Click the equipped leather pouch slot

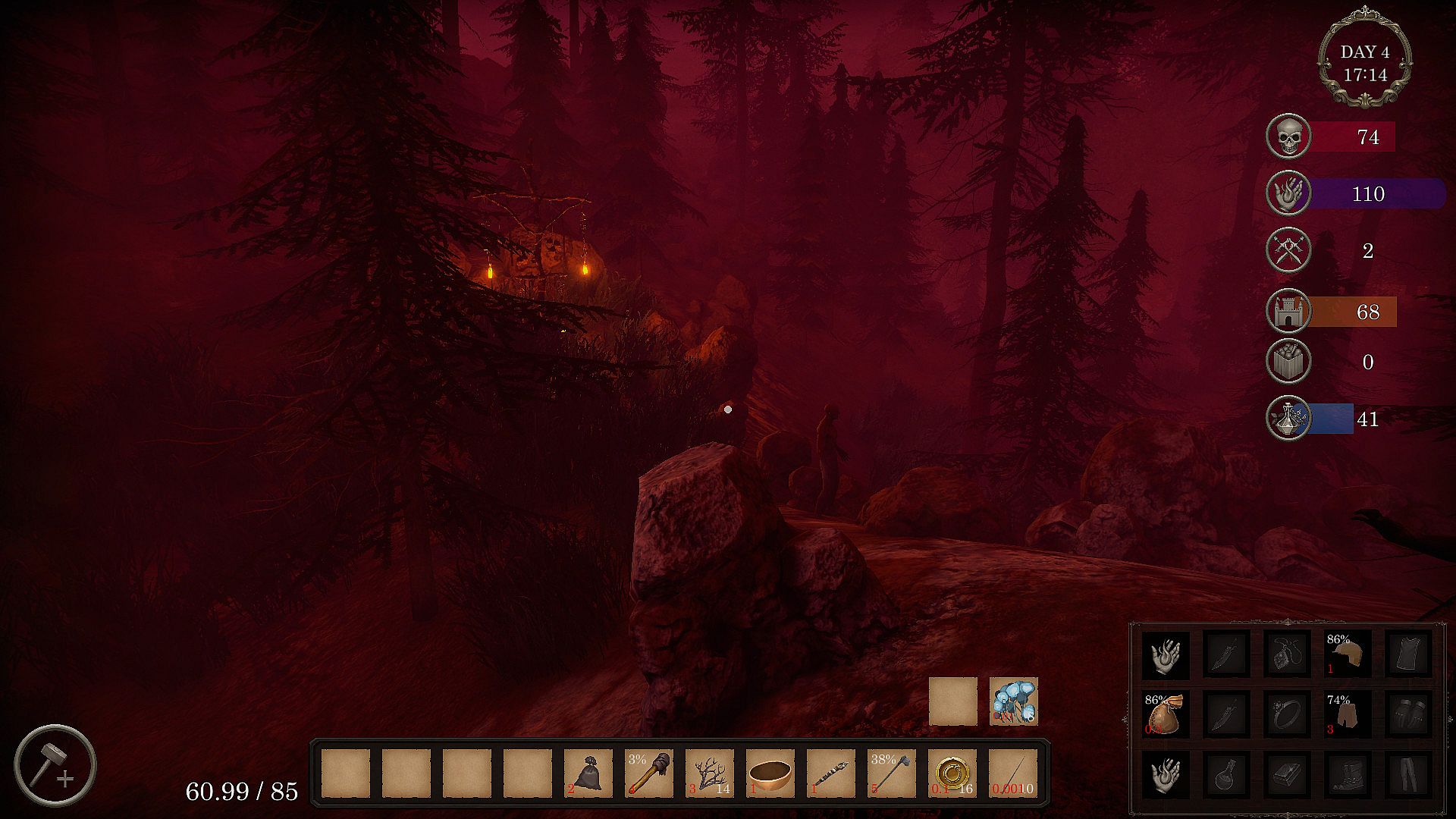click(x=1166, y=714)
